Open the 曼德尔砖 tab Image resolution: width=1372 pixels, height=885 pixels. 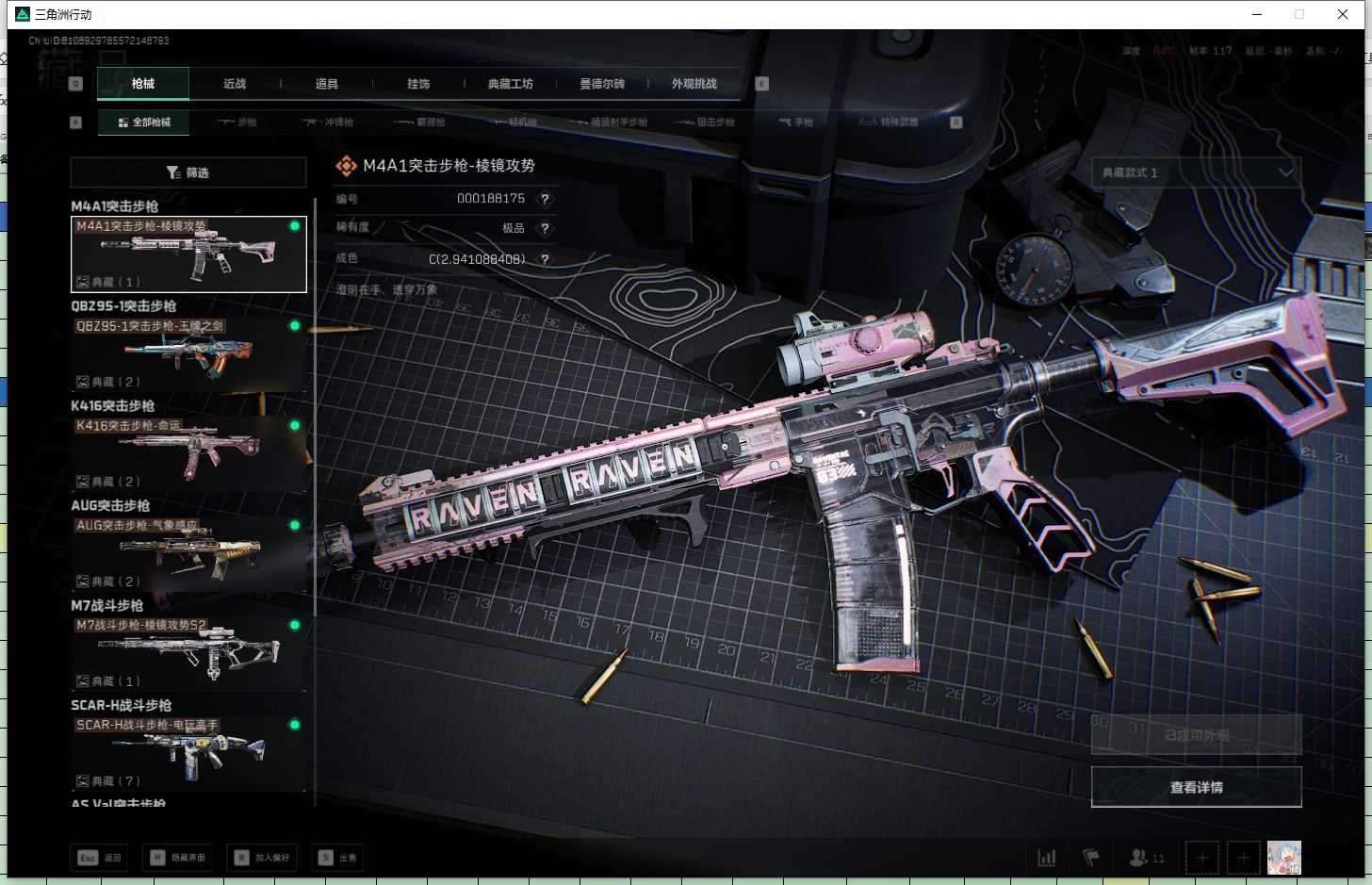tap(602, 84)
